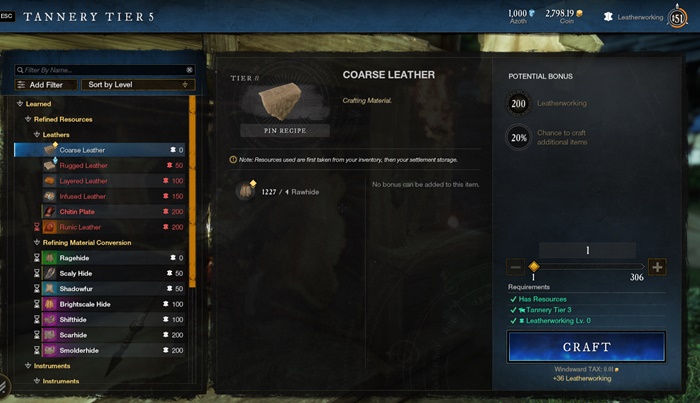Collapse the Refined Resources category
Image resolution: width=700 pixels, height=403 pixels.
tap(62, 119)
